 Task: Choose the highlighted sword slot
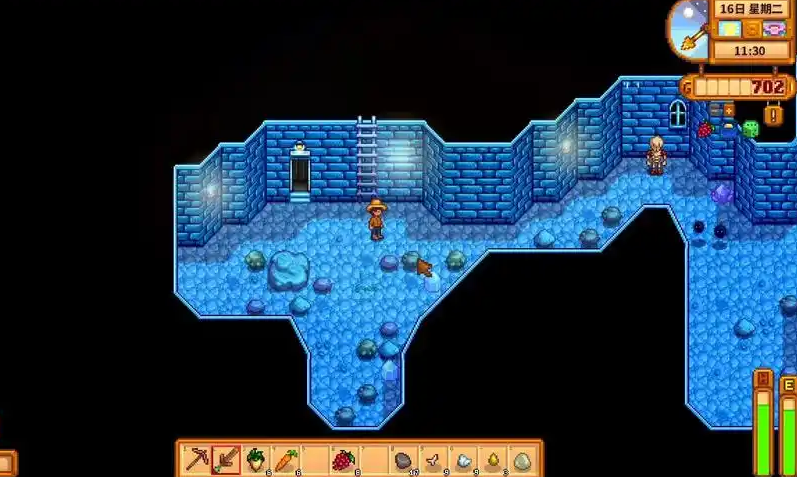227,460
